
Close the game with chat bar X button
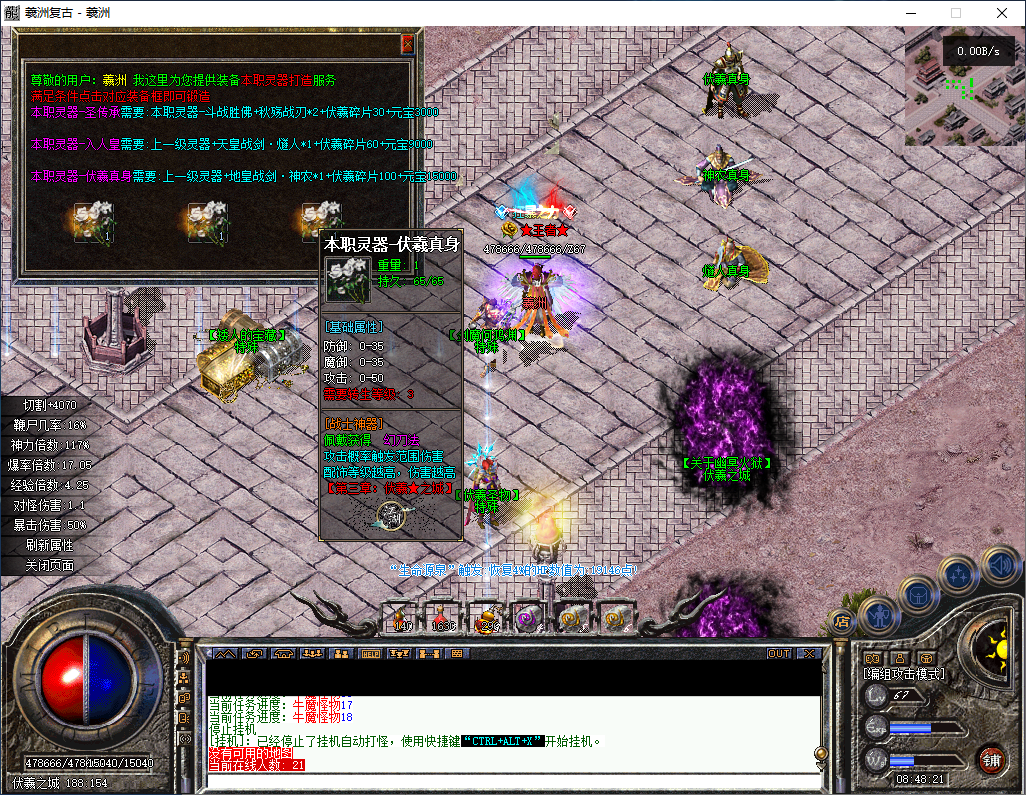pyautogui.click(x=809, y=654)
